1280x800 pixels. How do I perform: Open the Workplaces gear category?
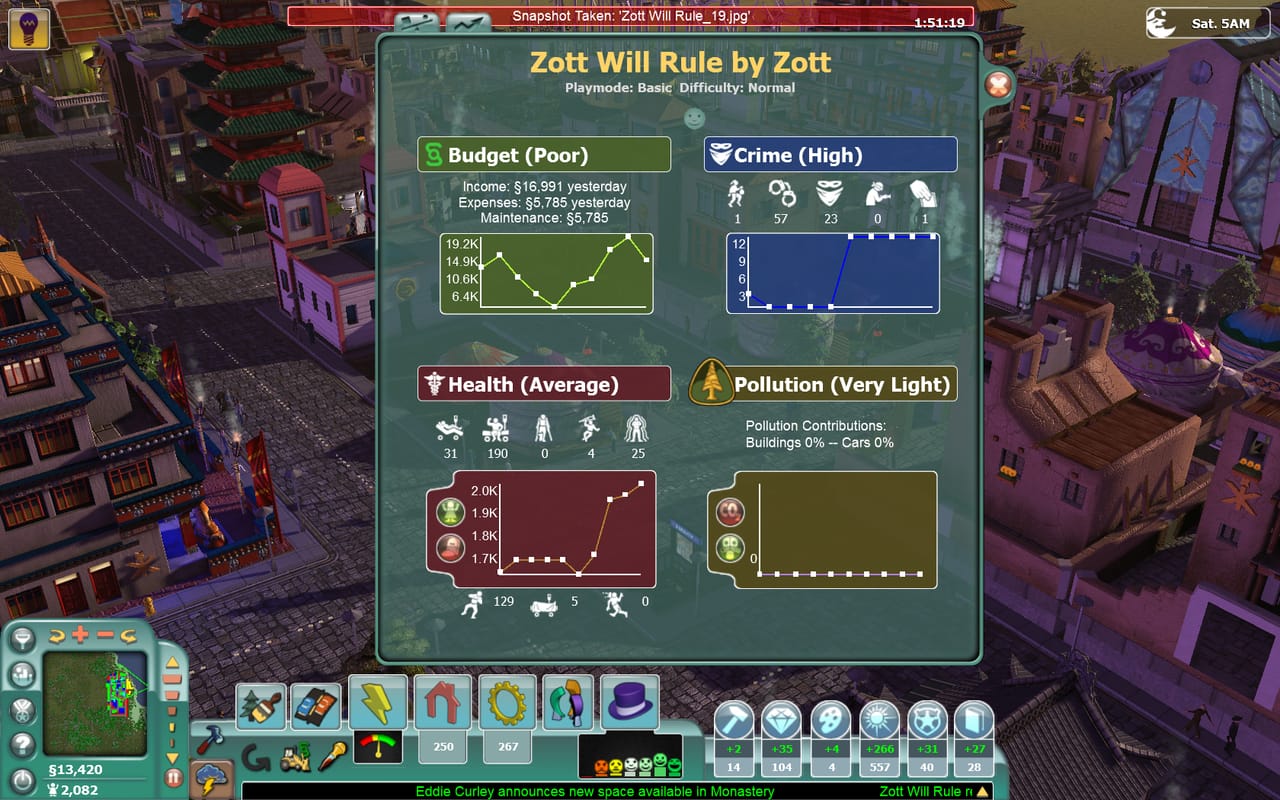click(507, 702)
